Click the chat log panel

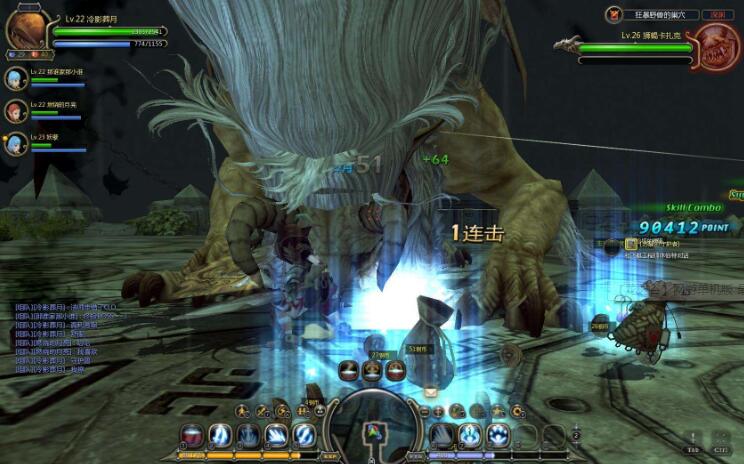coord(60,337)
